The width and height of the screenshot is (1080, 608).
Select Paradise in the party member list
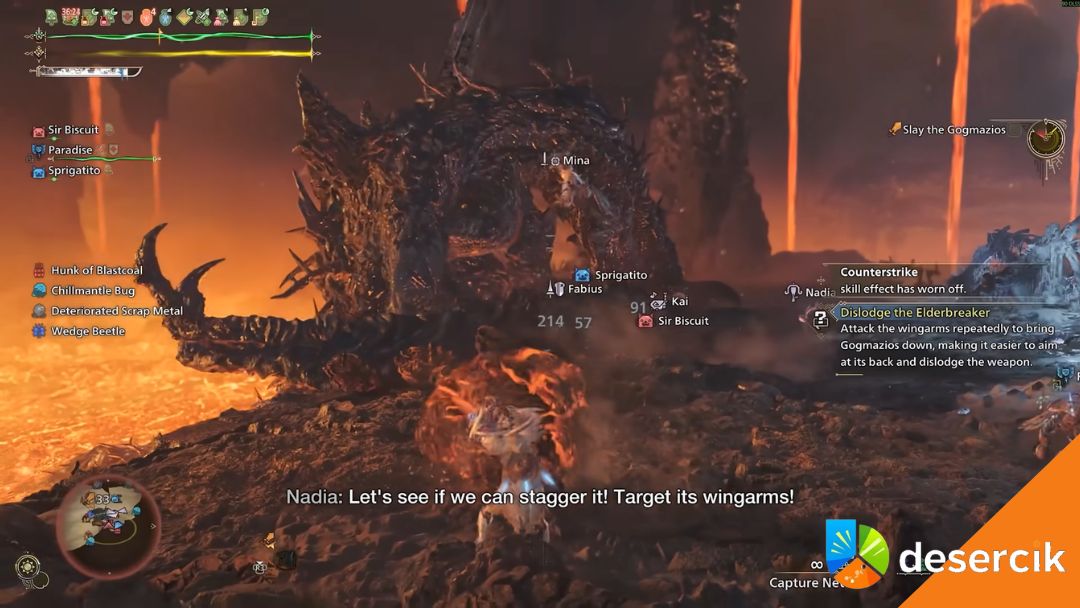(x=70, y=150)
